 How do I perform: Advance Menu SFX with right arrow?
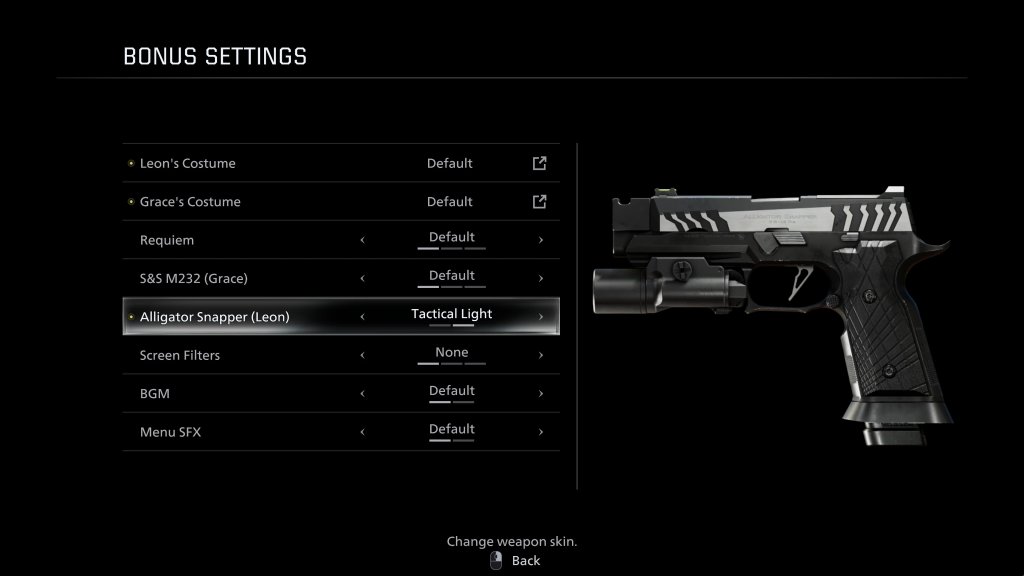coord(541,432)
